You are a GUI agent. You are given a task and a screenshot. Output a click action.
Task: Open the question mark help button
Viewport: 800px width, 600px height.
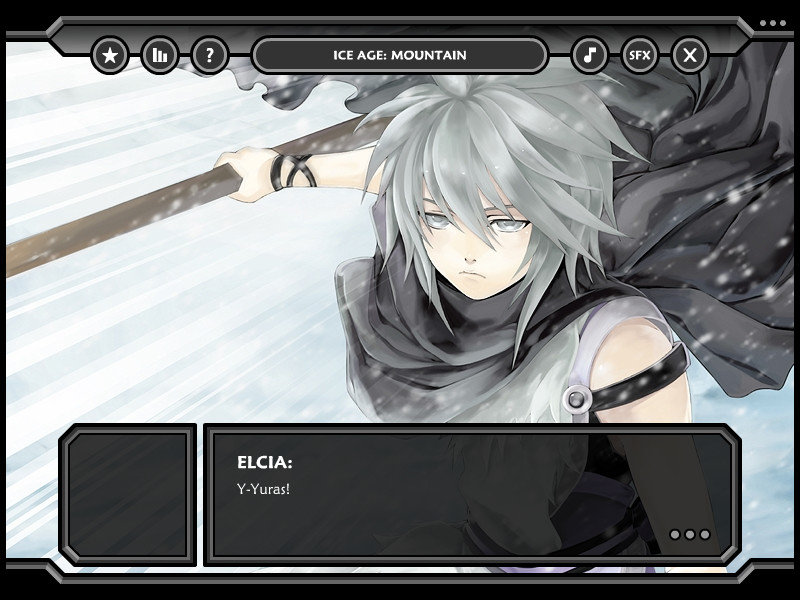(210, 55)
